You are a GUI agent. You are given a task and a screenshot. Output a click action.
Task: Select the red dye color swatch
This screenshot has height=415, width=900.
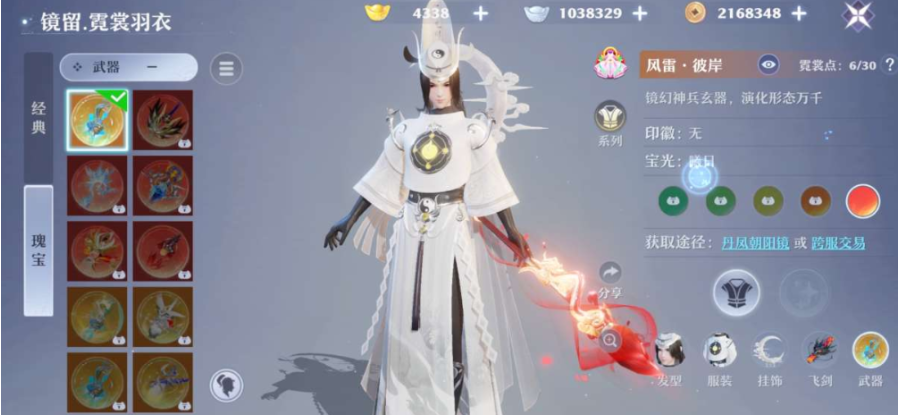862,201
